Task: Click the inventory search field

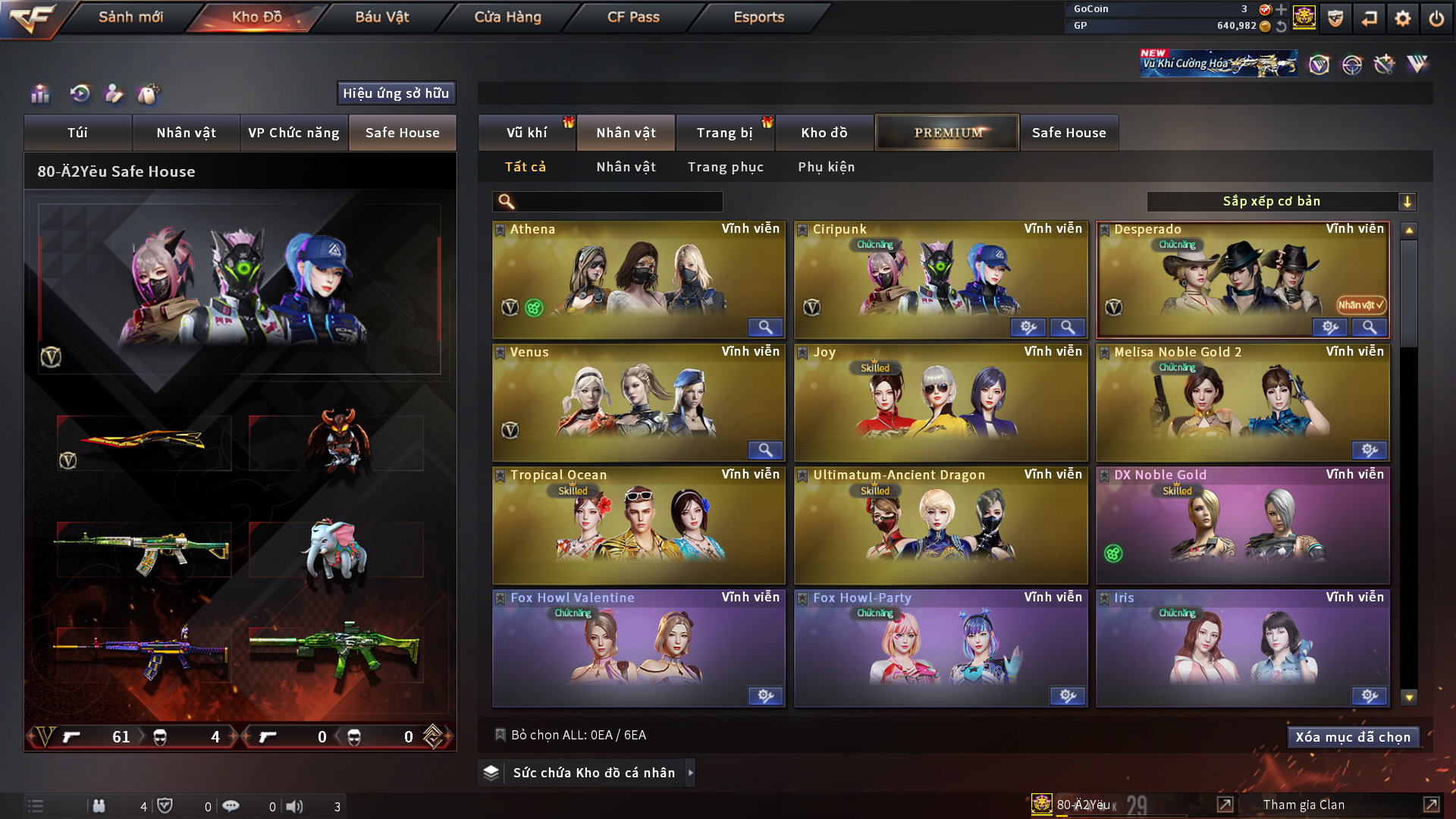Action: (x=618, y=202)
